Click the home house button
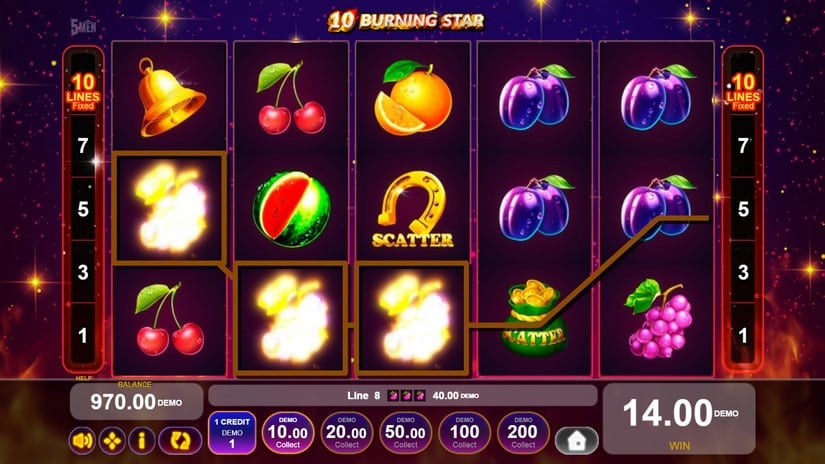Image resolution: width=825 pixels, height=464 pixels. (577, 440)
